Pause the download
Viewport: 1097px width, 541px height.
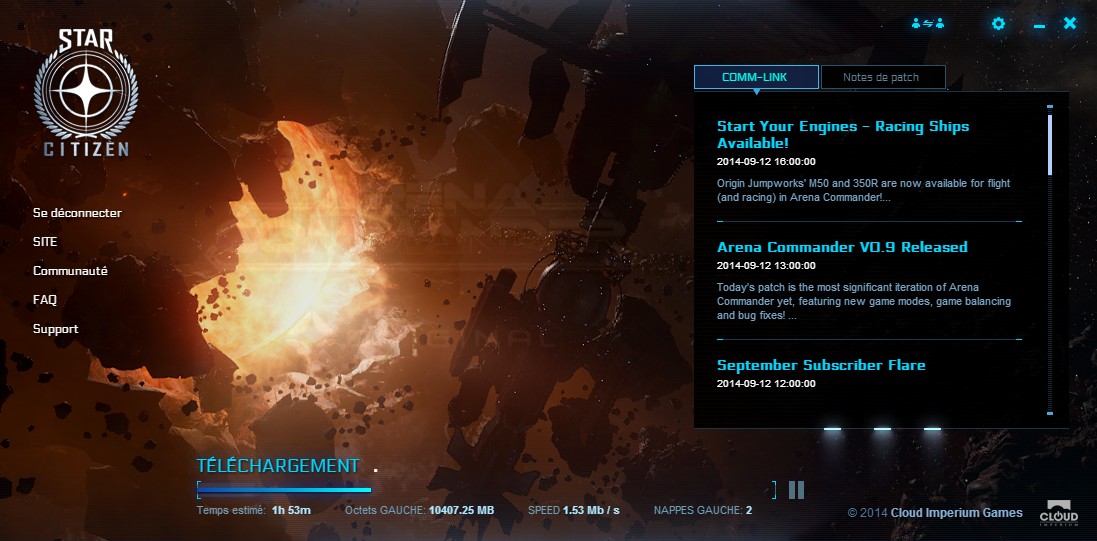[x=796, y=489]
